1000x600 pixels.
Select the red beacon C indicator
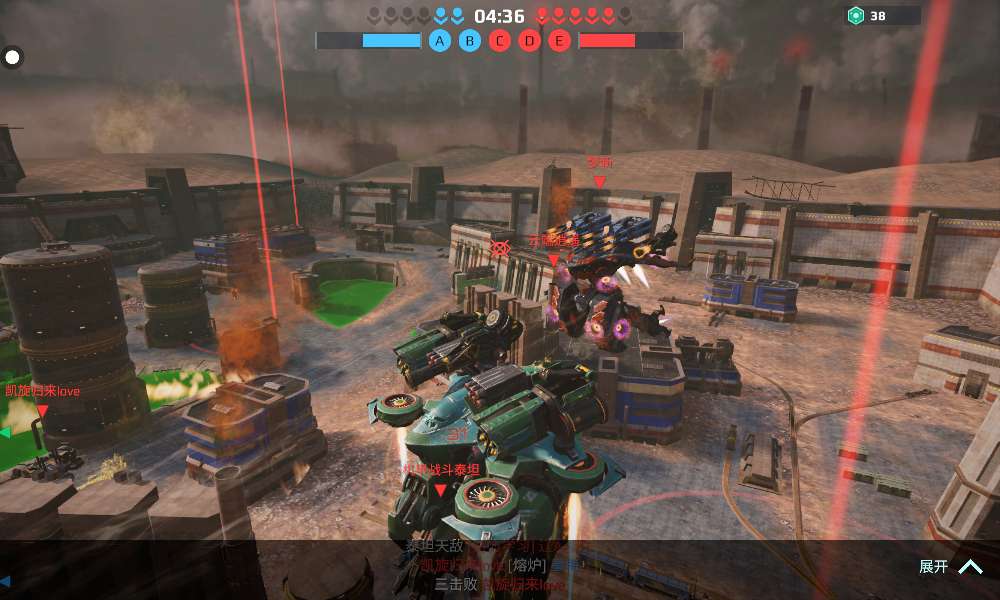[x=500, y=41]
